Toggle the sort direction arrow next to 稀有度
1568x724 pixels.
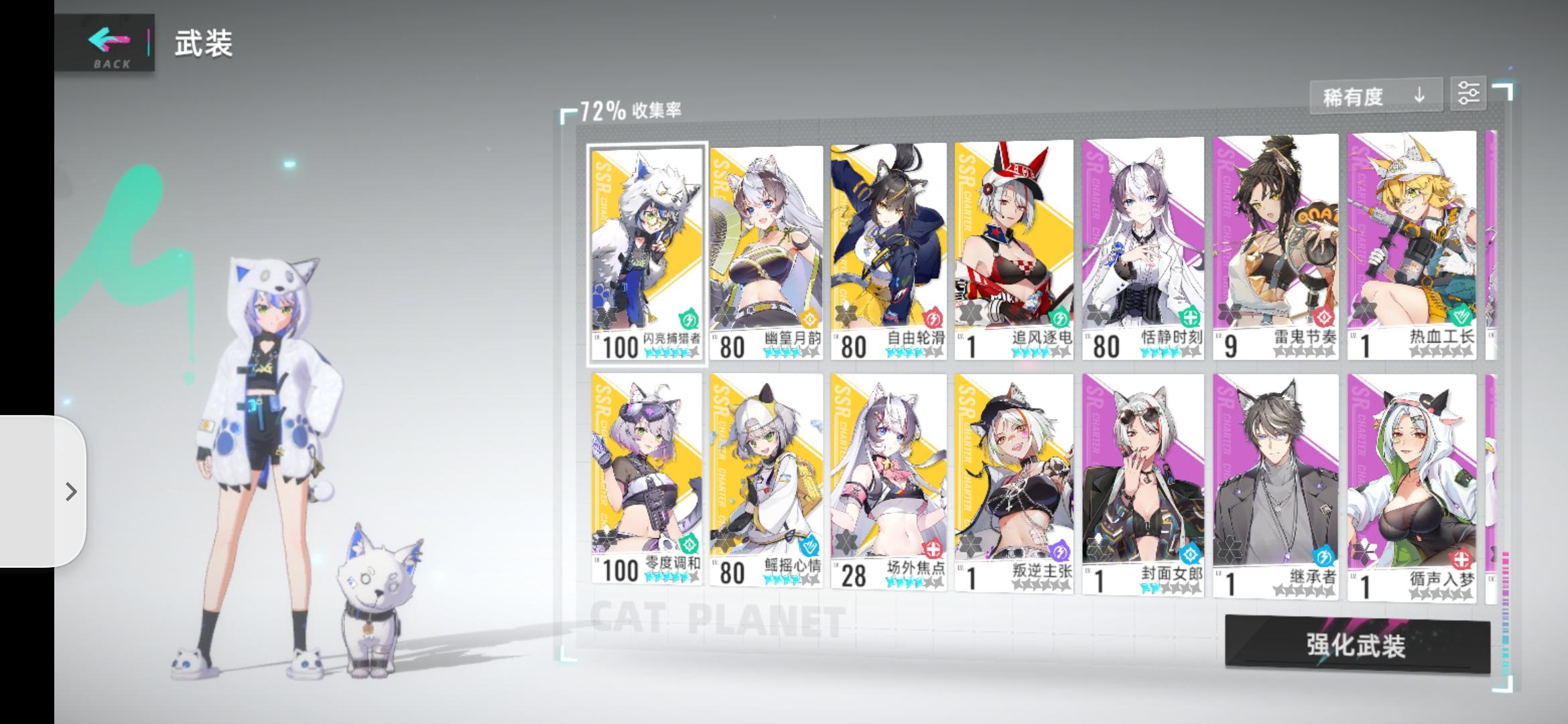tap(1419, 95)
